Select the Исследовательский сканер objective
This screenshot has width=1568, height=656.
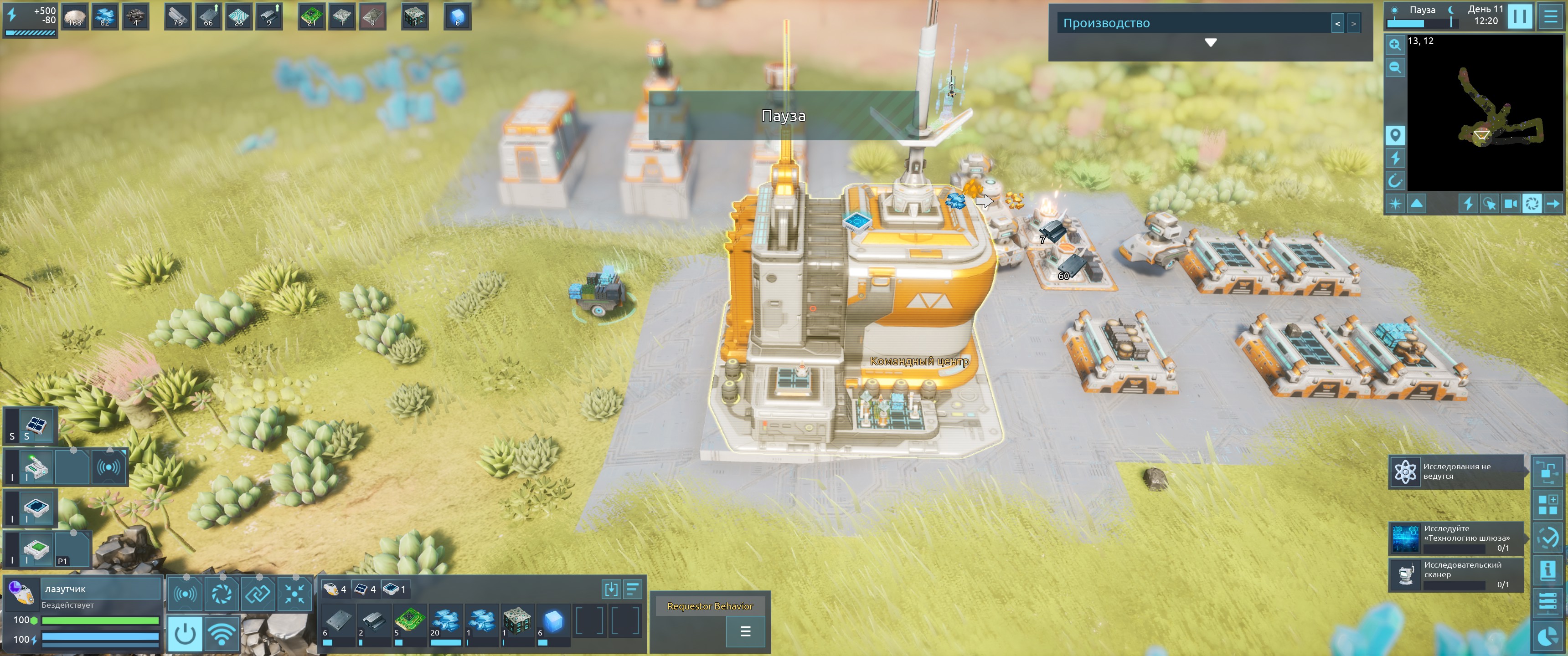tap(1456, 574)
